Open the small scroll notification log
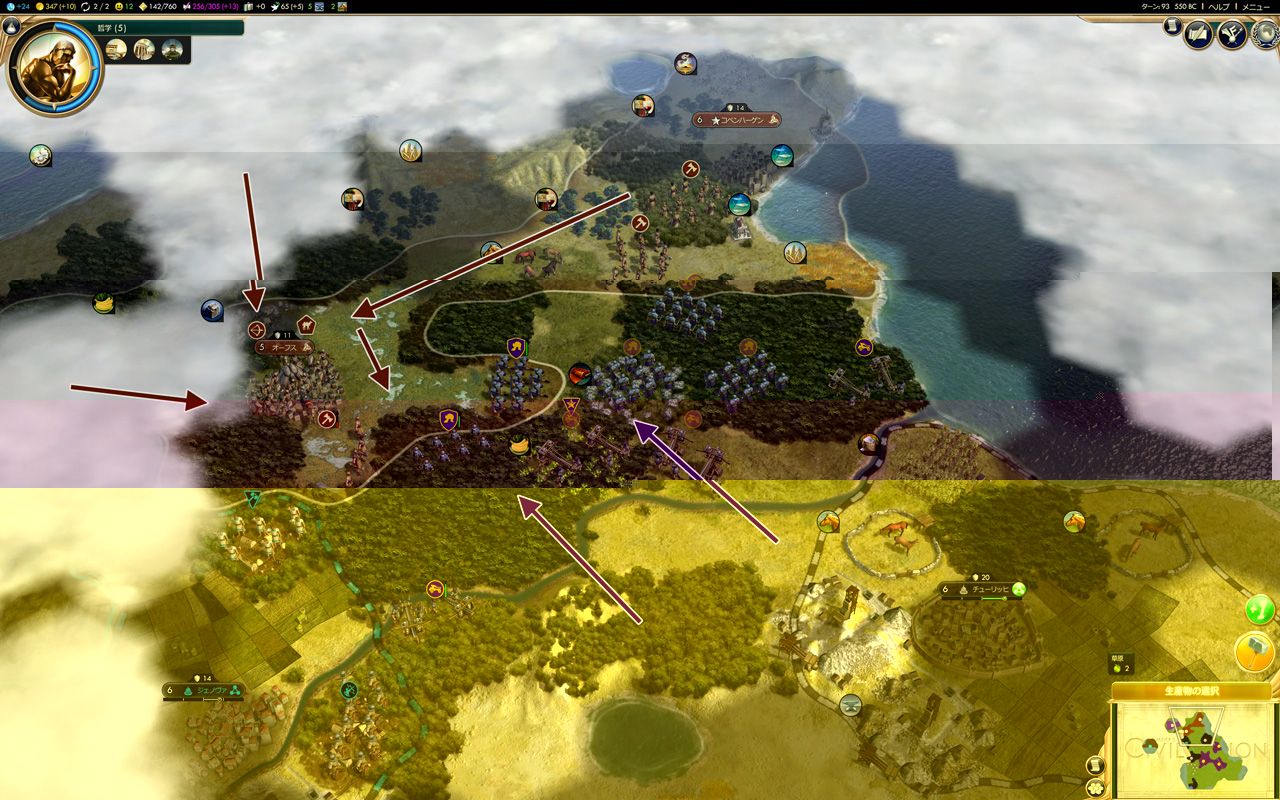 click(x=1171, y=27)
